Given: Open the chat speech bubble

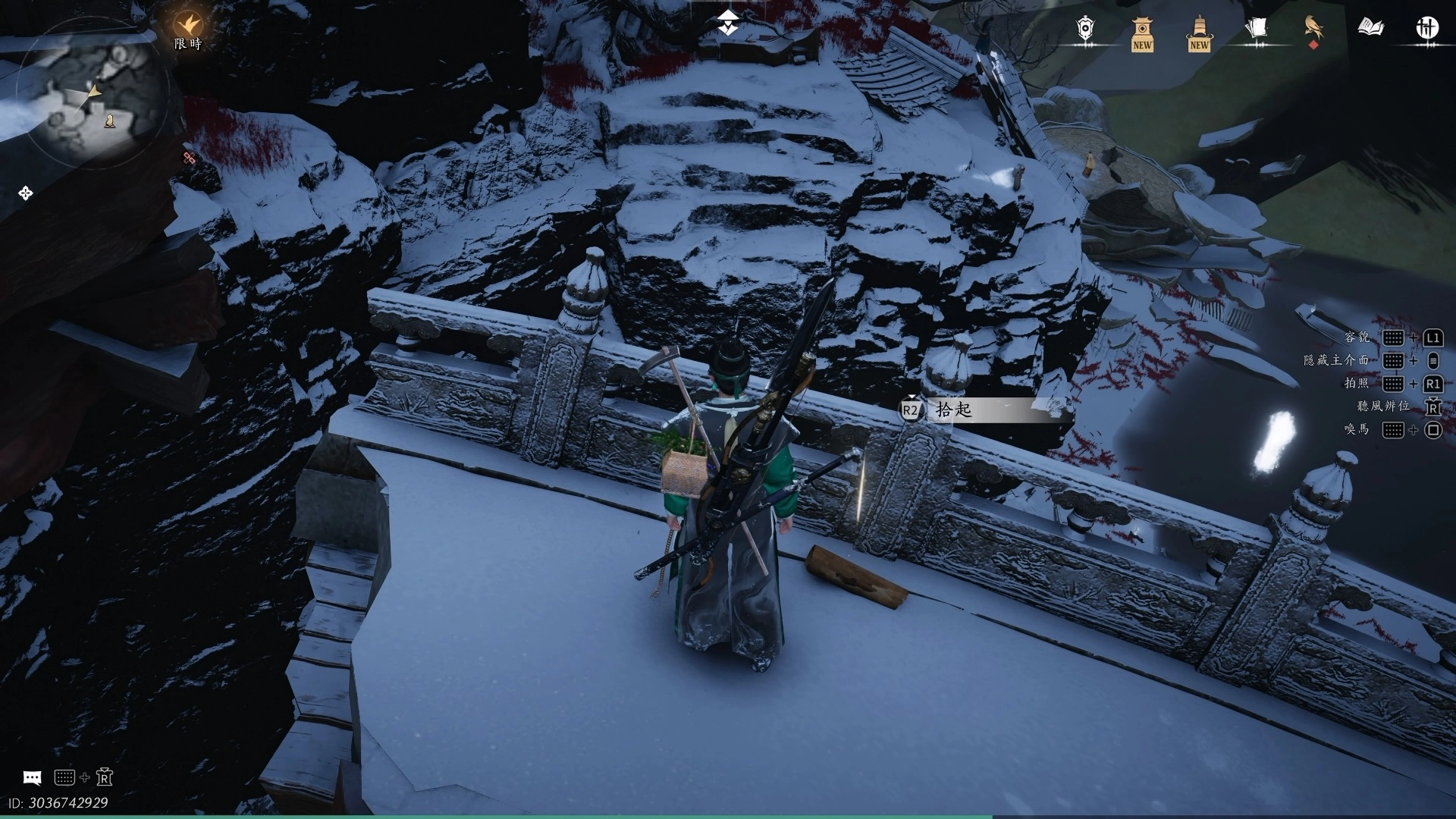Looking at the screenshot, I should pyautogui.click(x=32, y=778).
